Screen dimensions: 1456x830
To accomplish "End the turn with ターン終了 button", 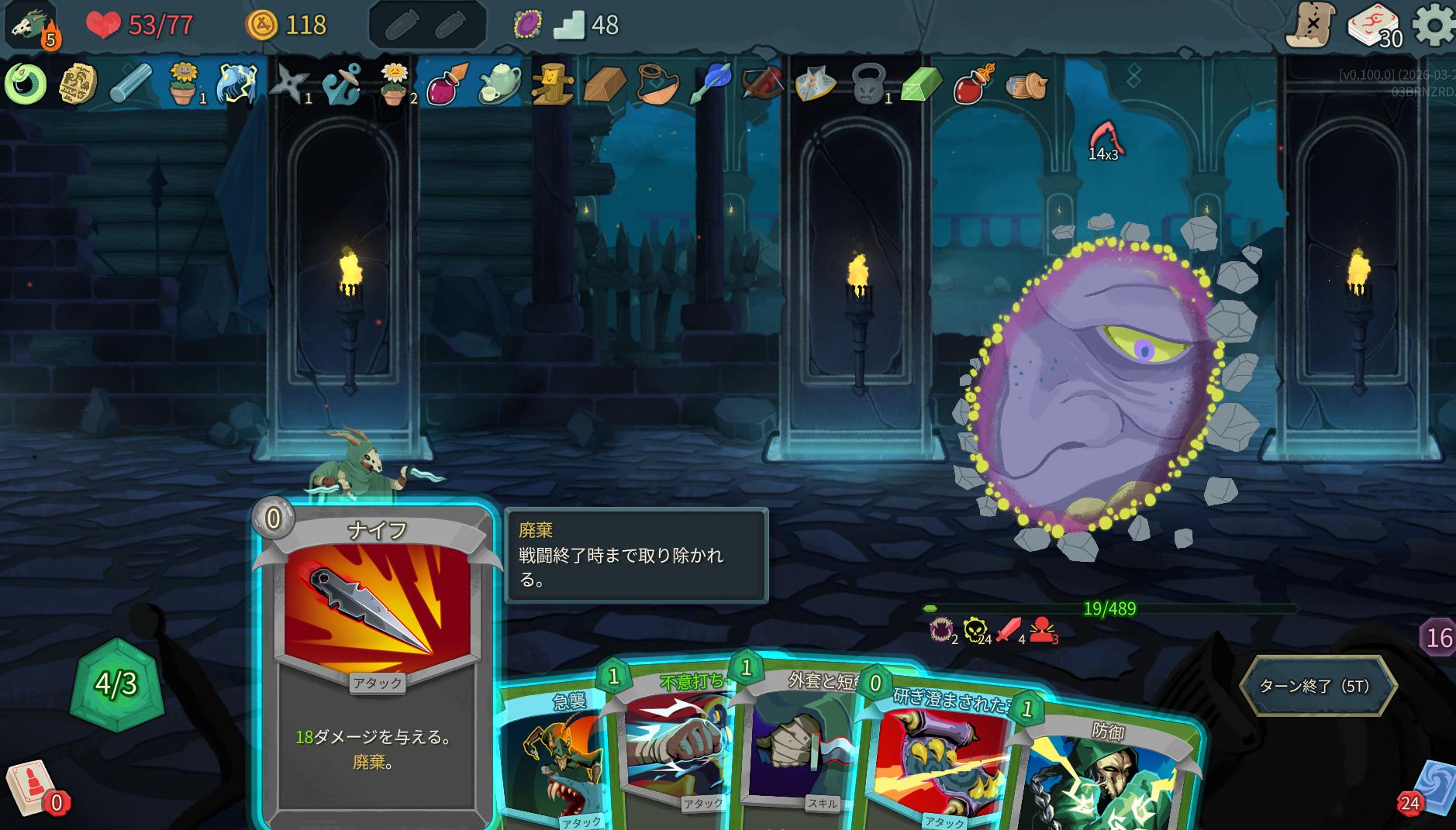I will 1317,686.
